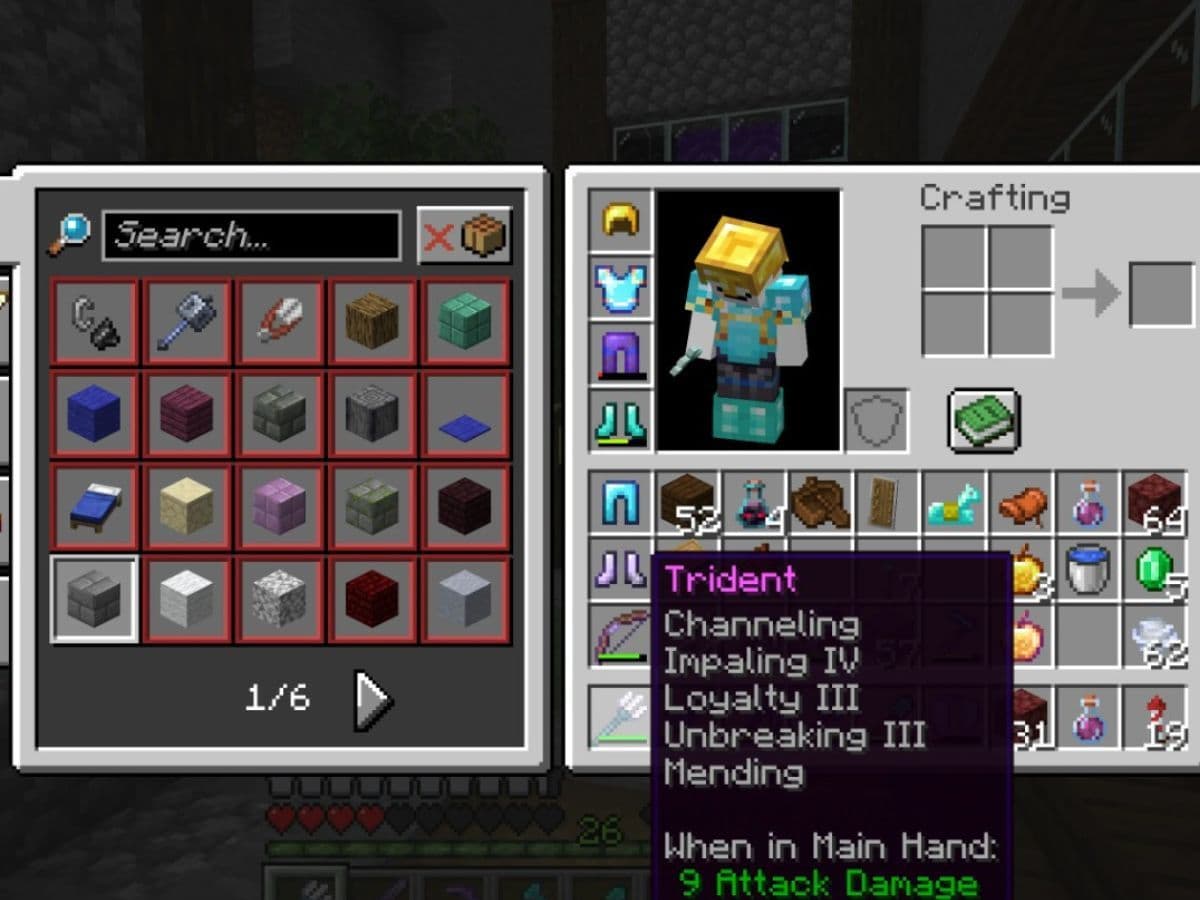Select the off-hand shield slot
Screen dimensions: 1200x900
point(877,420)
